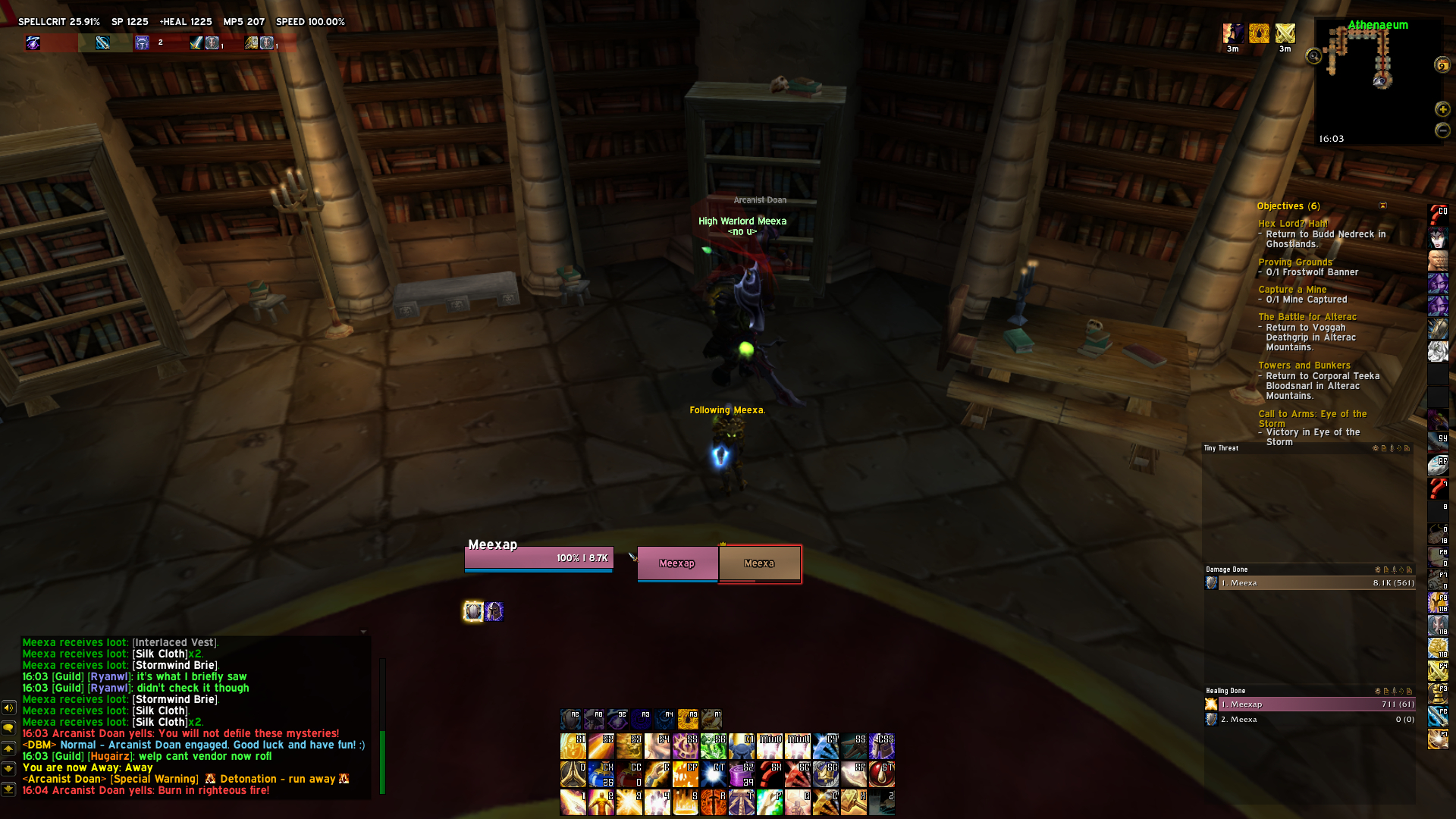
Task: Select the Meexa party frame
Action: point(759,563)
